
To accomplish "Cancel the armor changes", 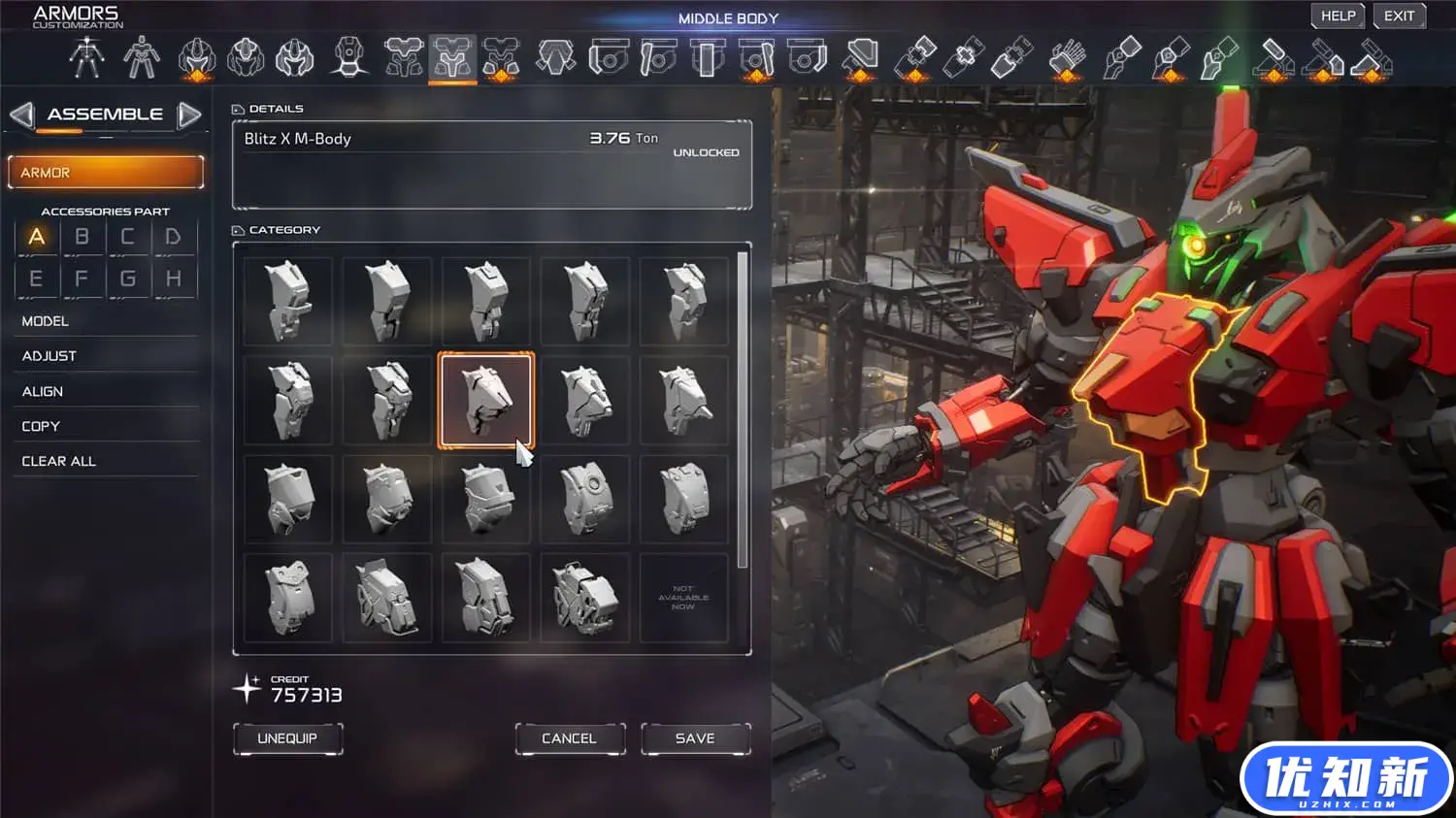I will tap(569, 738).
